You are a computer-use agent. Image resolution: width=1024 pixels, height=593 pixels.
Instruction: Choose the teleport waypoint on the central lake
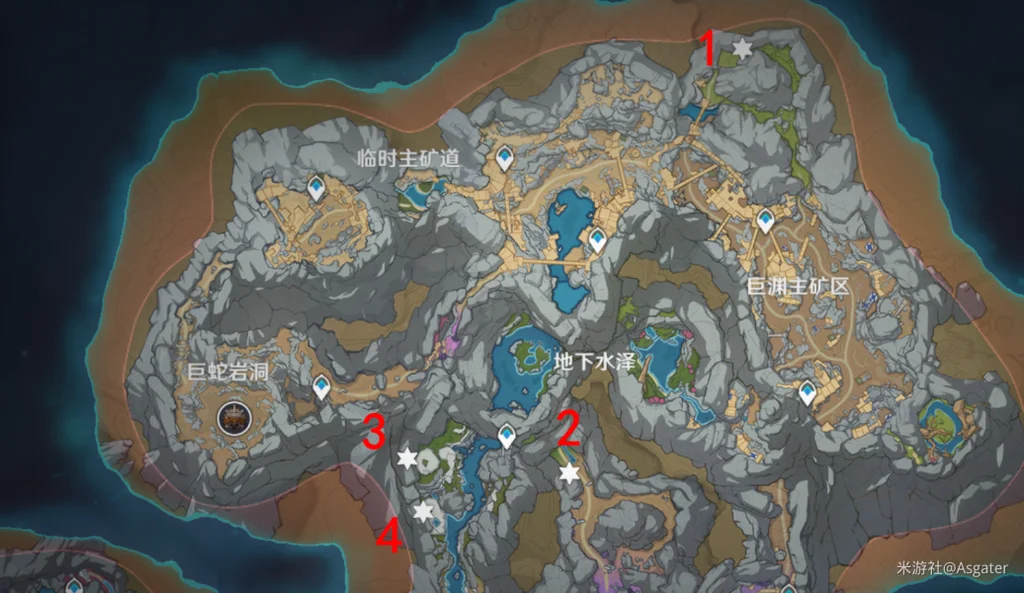point(597,240)
